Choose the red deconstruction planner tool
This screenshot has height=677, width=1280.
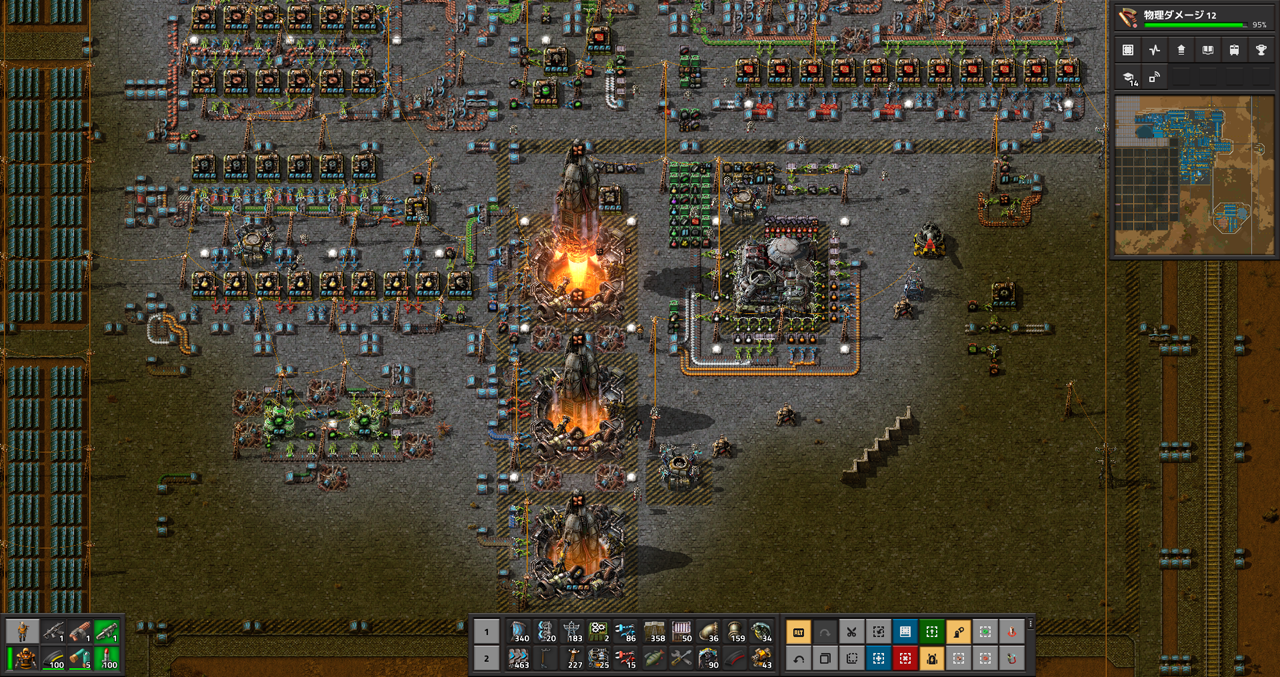[x=905, y=658]
